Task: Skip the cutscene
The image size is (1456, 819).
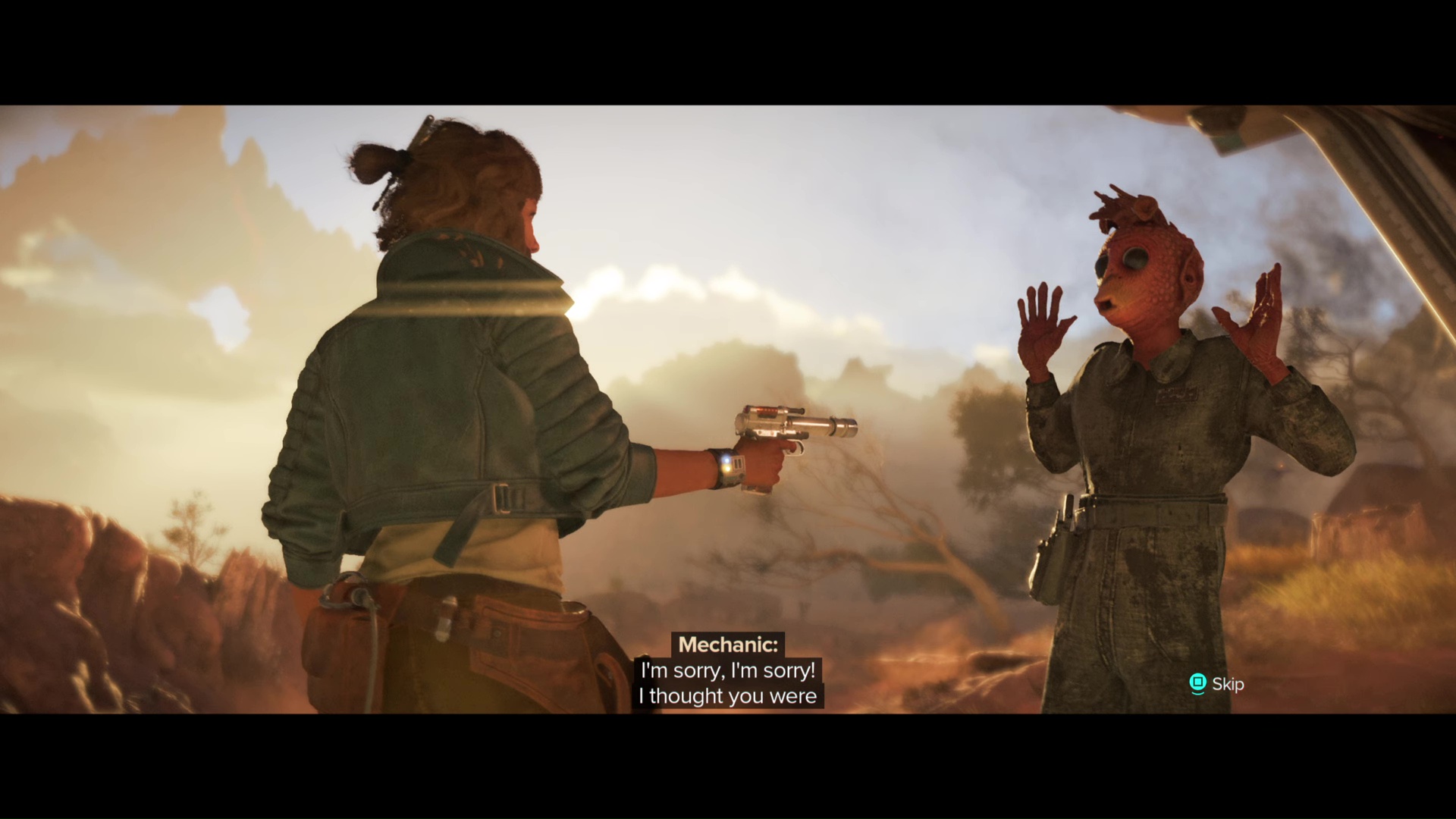Action: pyautogui.click(x=1216, y=684)
